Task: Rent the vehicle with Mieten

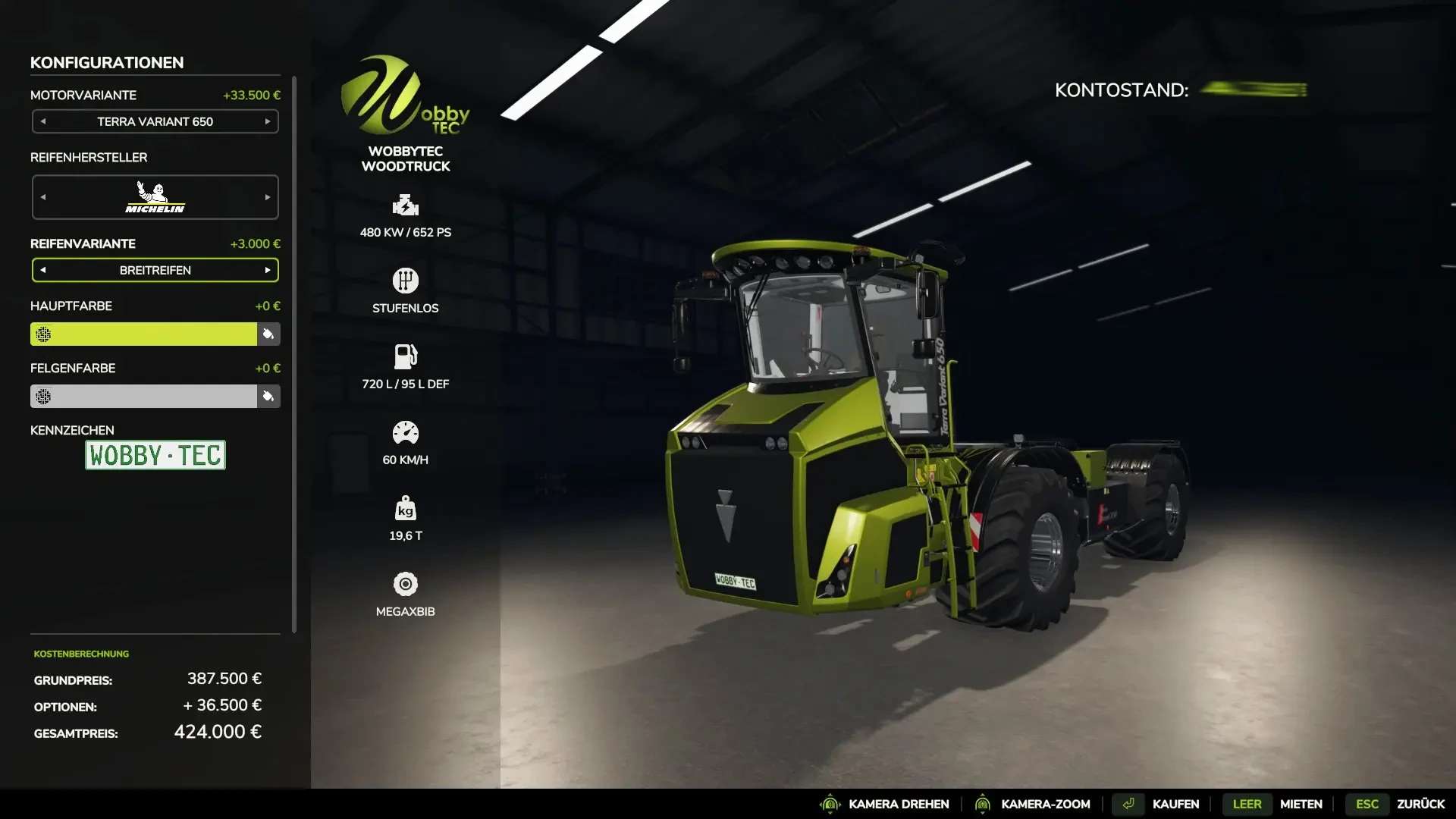Action: [1301, 804]
